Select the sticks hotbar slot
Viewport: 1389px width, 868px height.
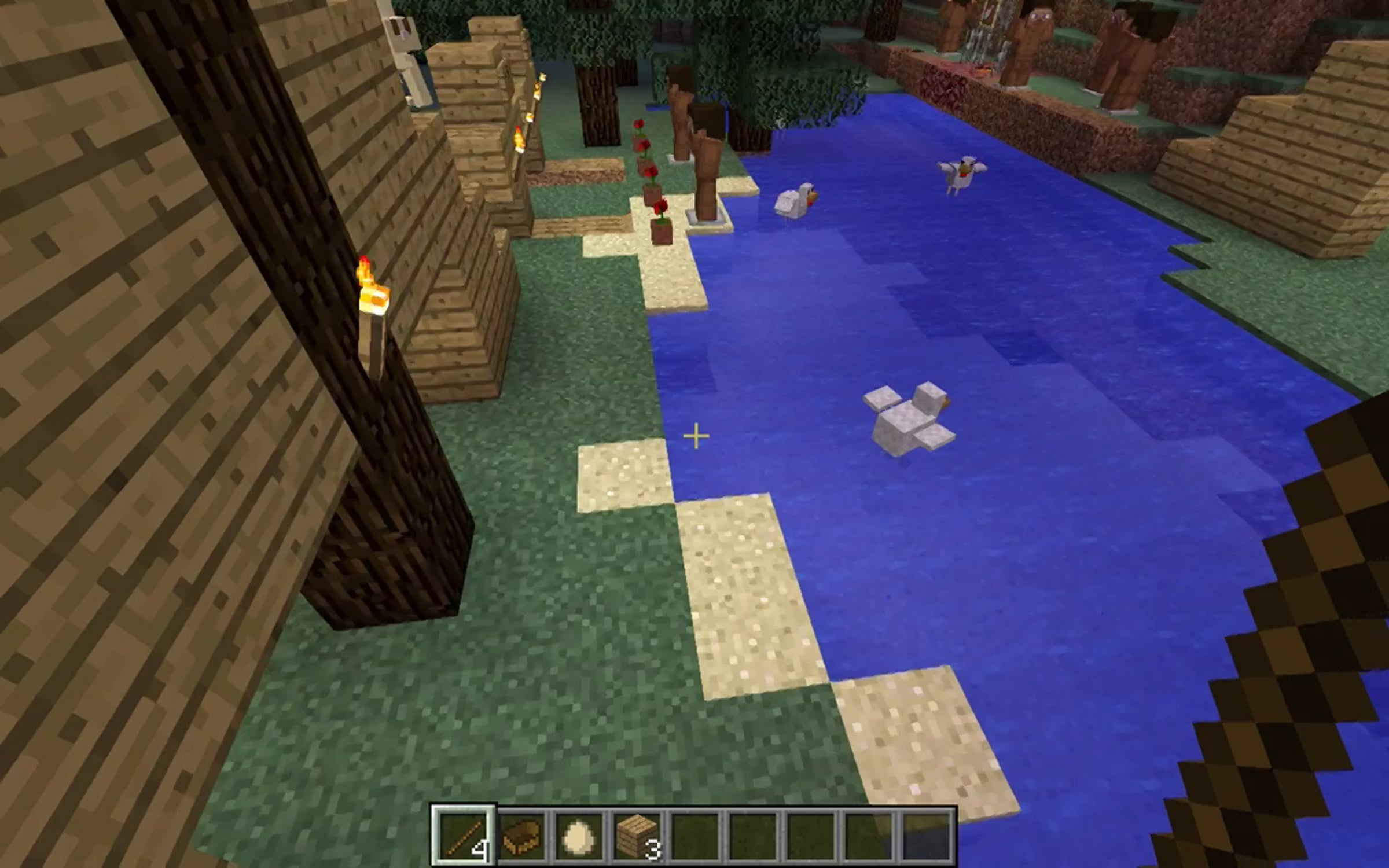[x=464, y=836]
